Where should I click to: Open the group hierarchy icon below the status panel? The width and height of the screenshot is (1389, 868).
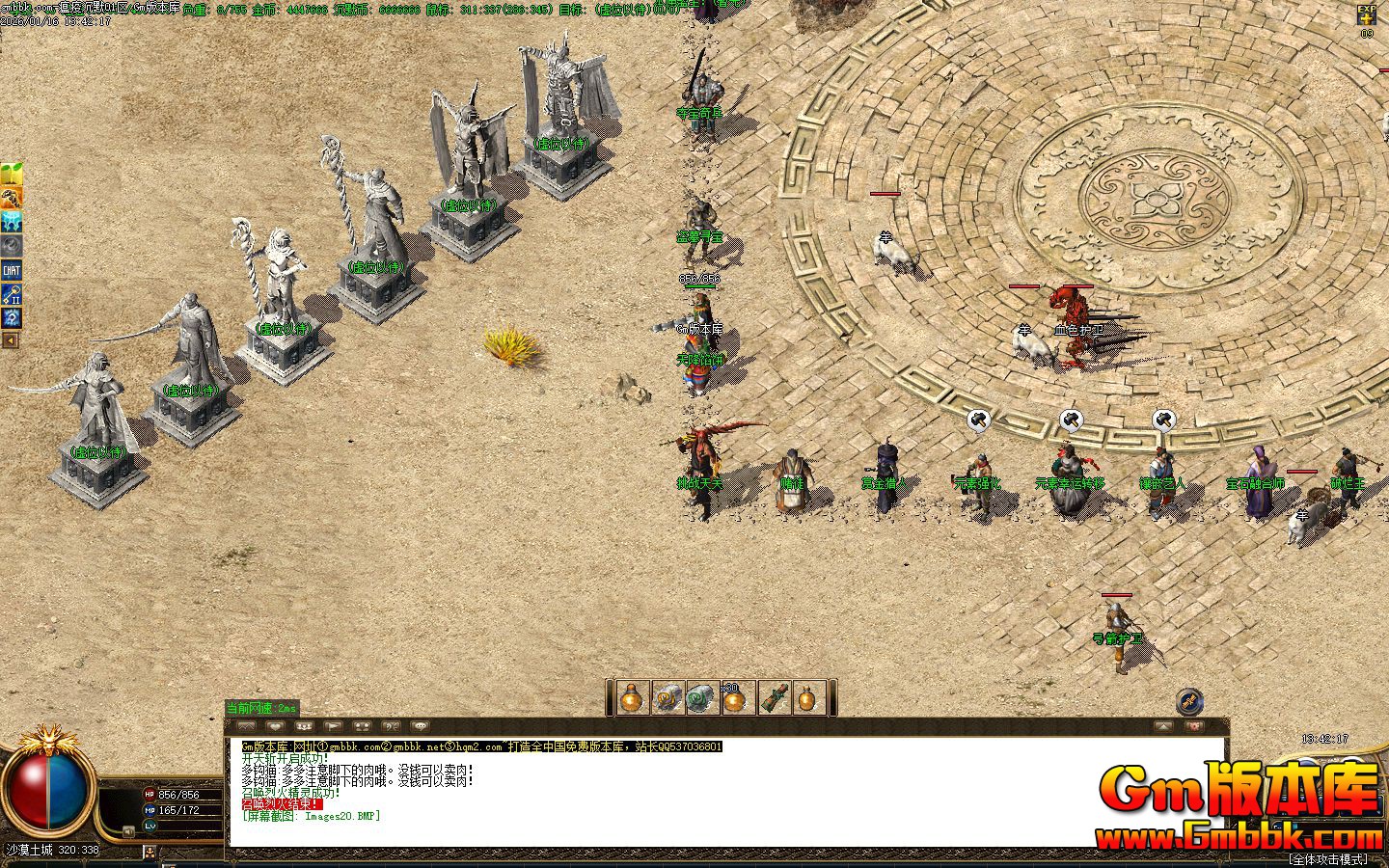pyautogui.click(x=150, y=852)
